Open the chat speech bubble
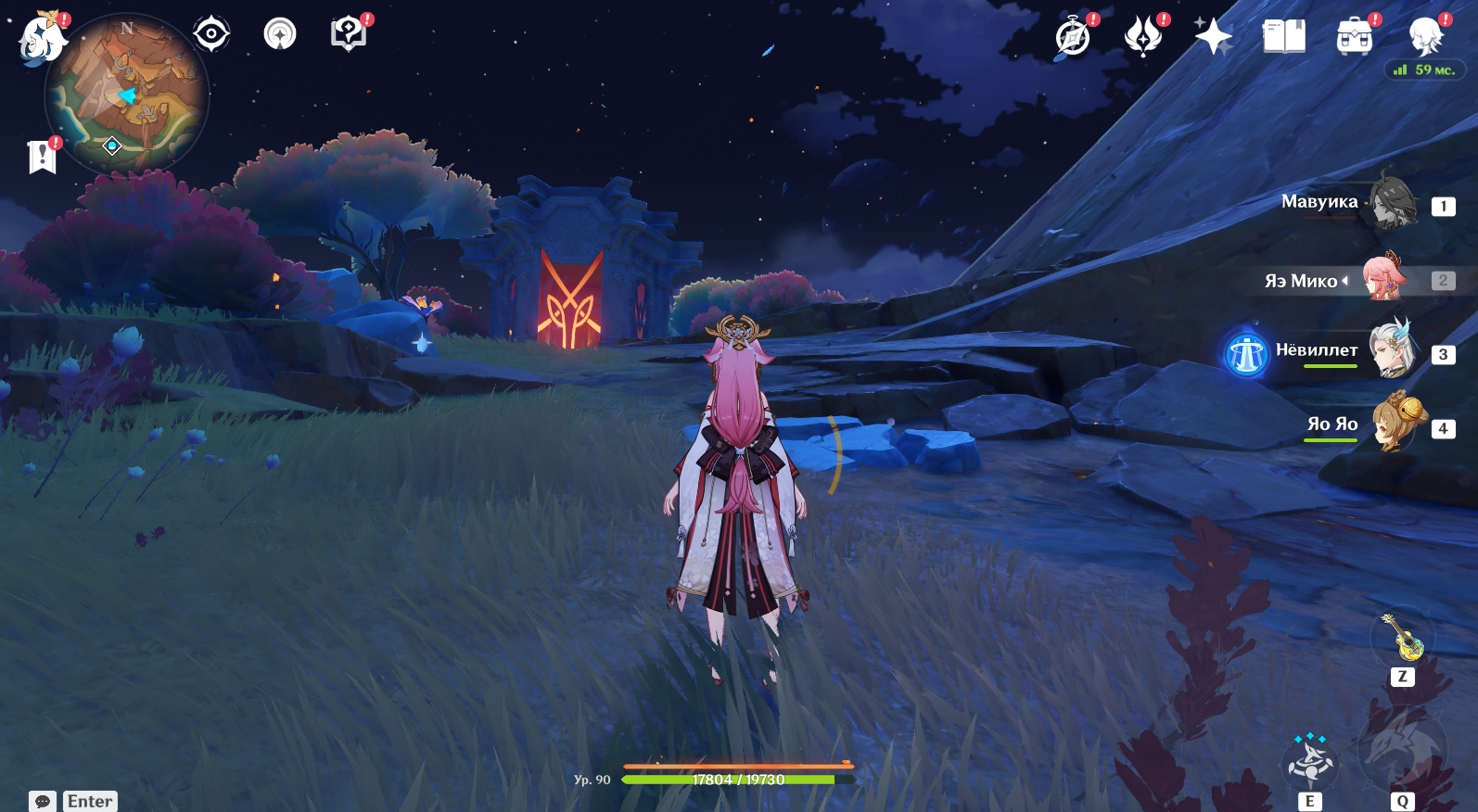 (43, 801)
